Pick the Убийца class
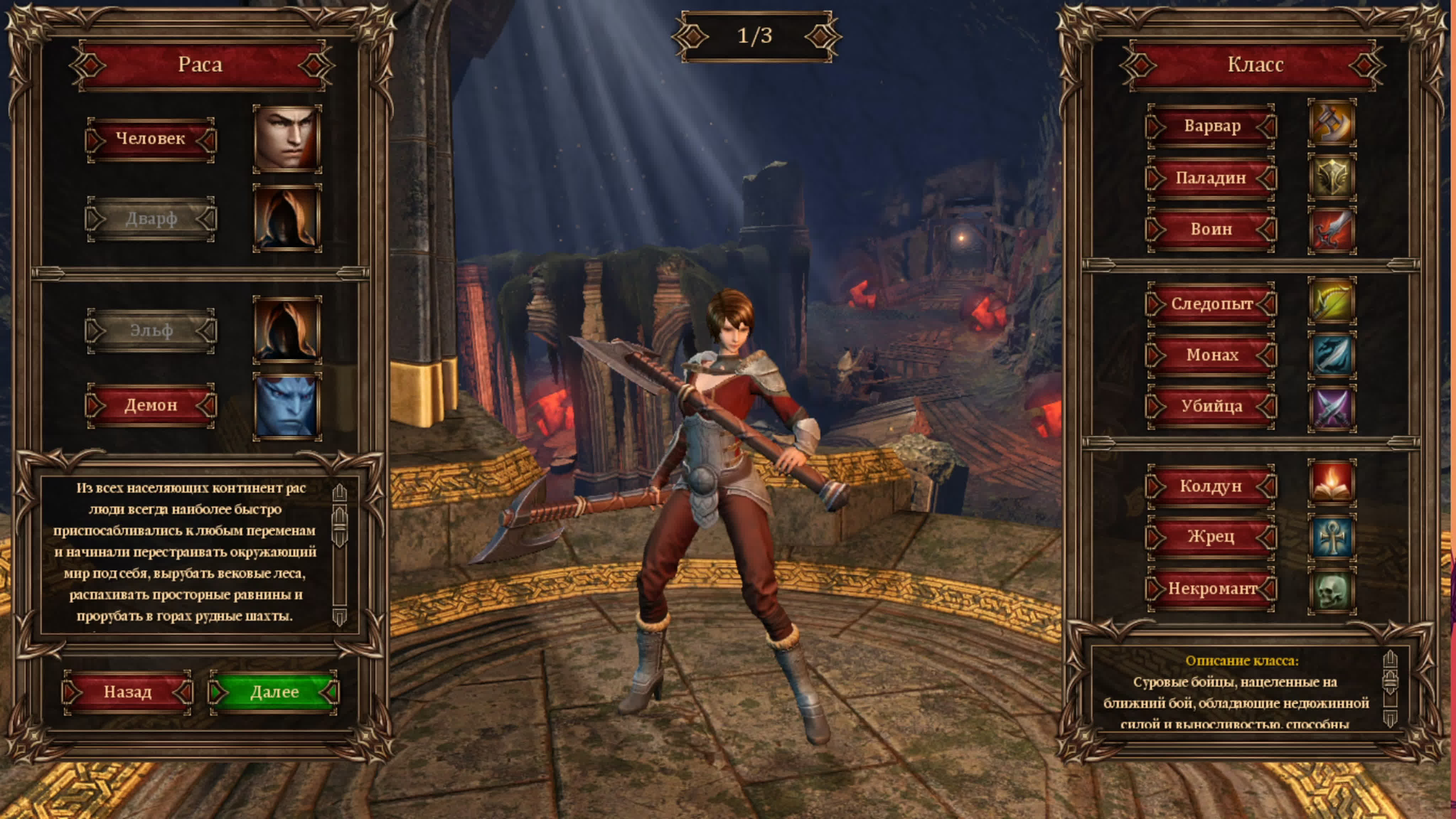Image resolution: width=1456 pixels, height=819 pixels. coord(1211,406)
